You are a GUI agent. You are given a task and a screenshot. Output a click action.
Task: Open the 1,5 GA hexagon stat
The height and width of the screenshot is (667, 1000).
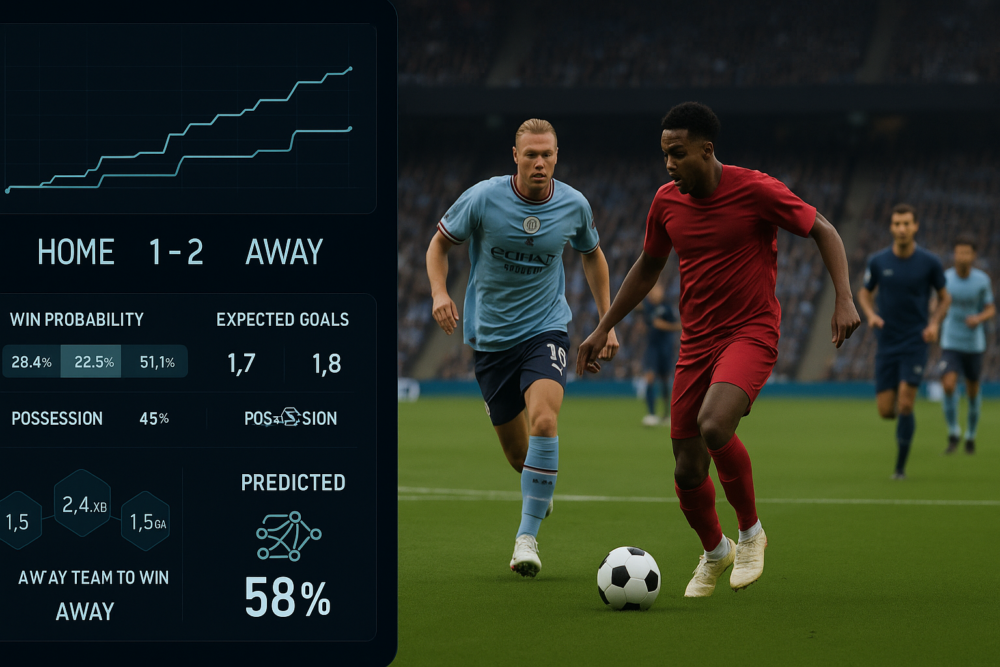point(146,521)
